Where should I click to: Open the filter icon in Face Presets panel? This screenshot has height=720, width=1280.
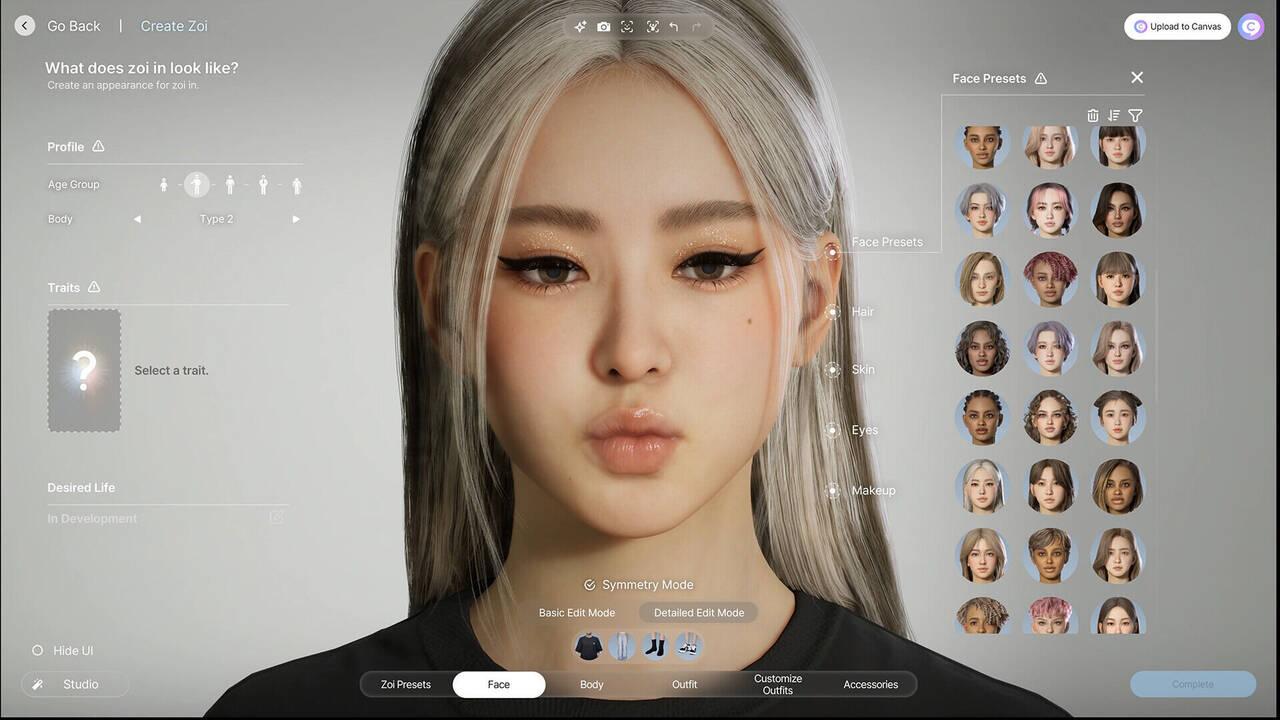[x=1135, y=115]
